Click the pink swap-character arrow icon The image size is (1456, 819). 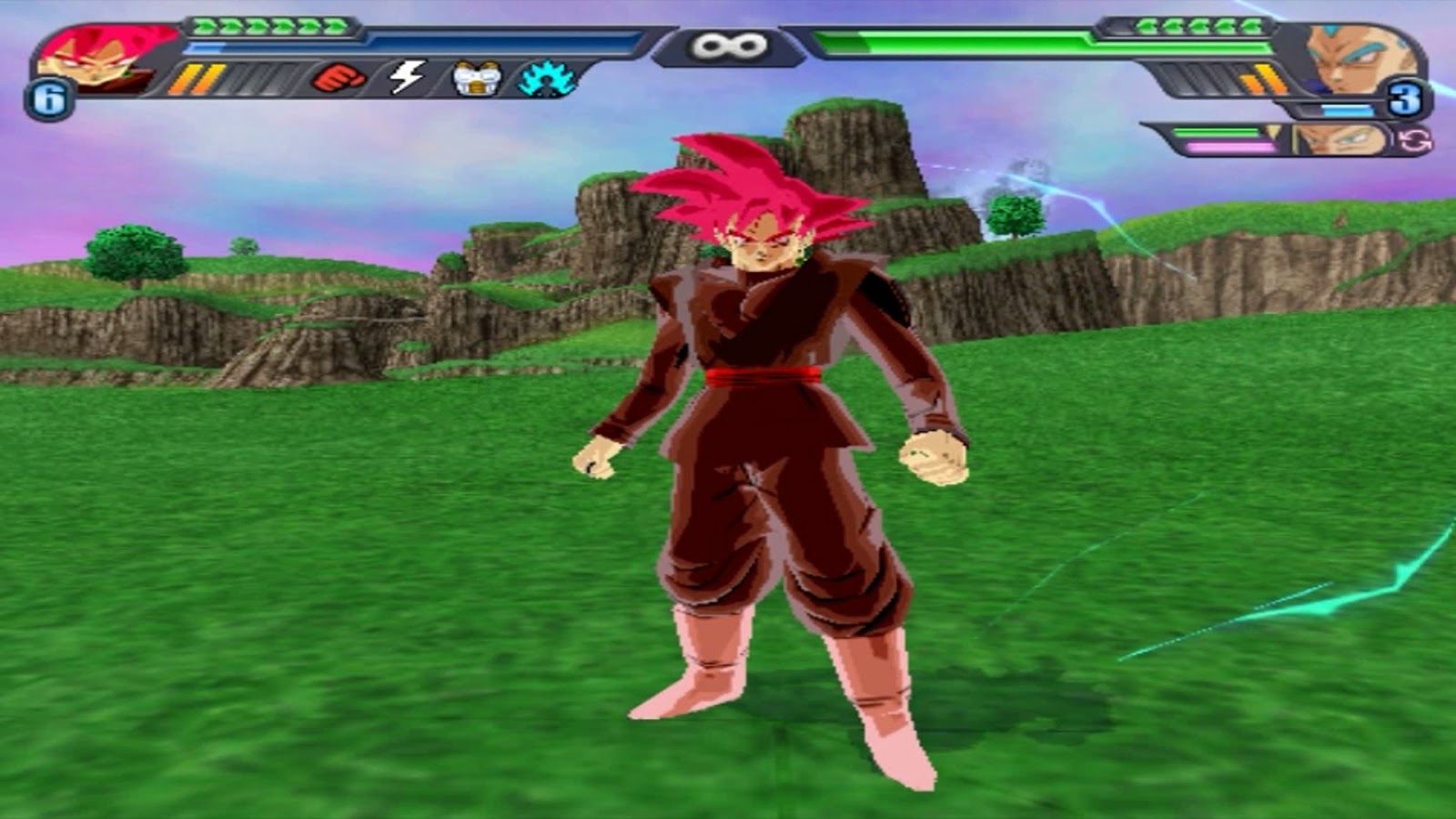click(1413, 141)
